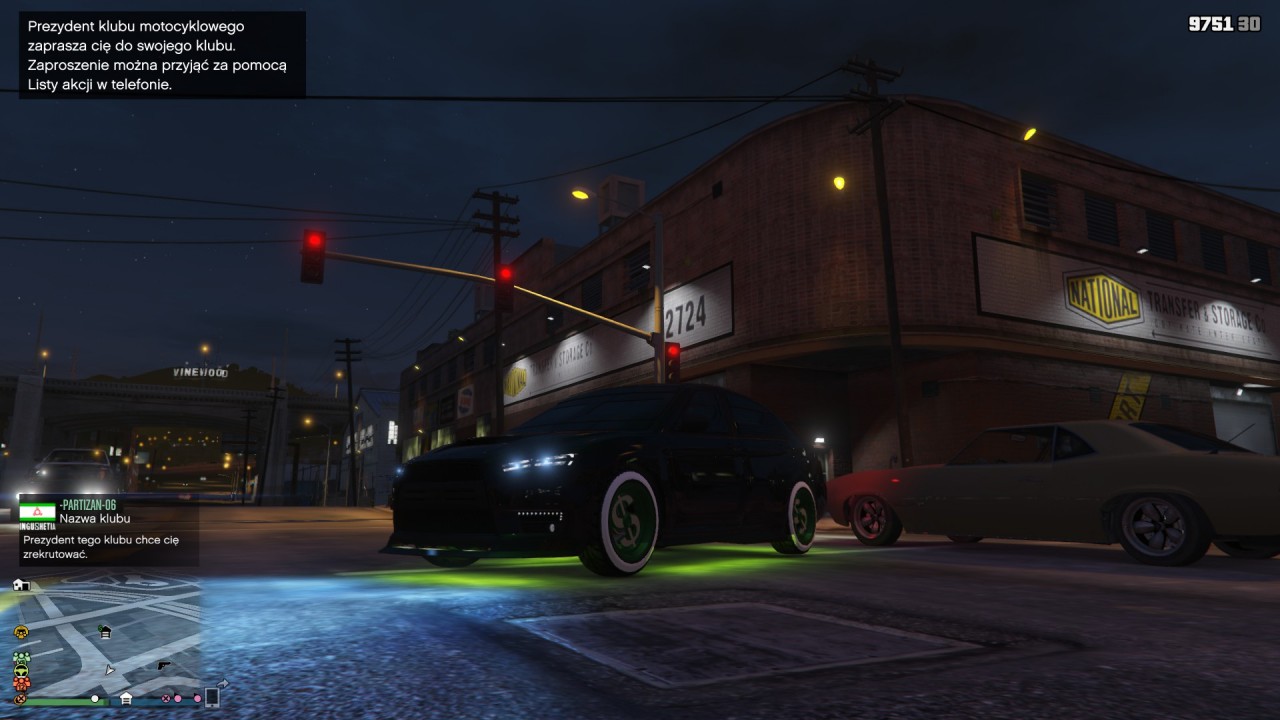The height and width of the screenshot is (720, 1280).
Task: Click the orange group blip on the minimap
Action: 21,683
